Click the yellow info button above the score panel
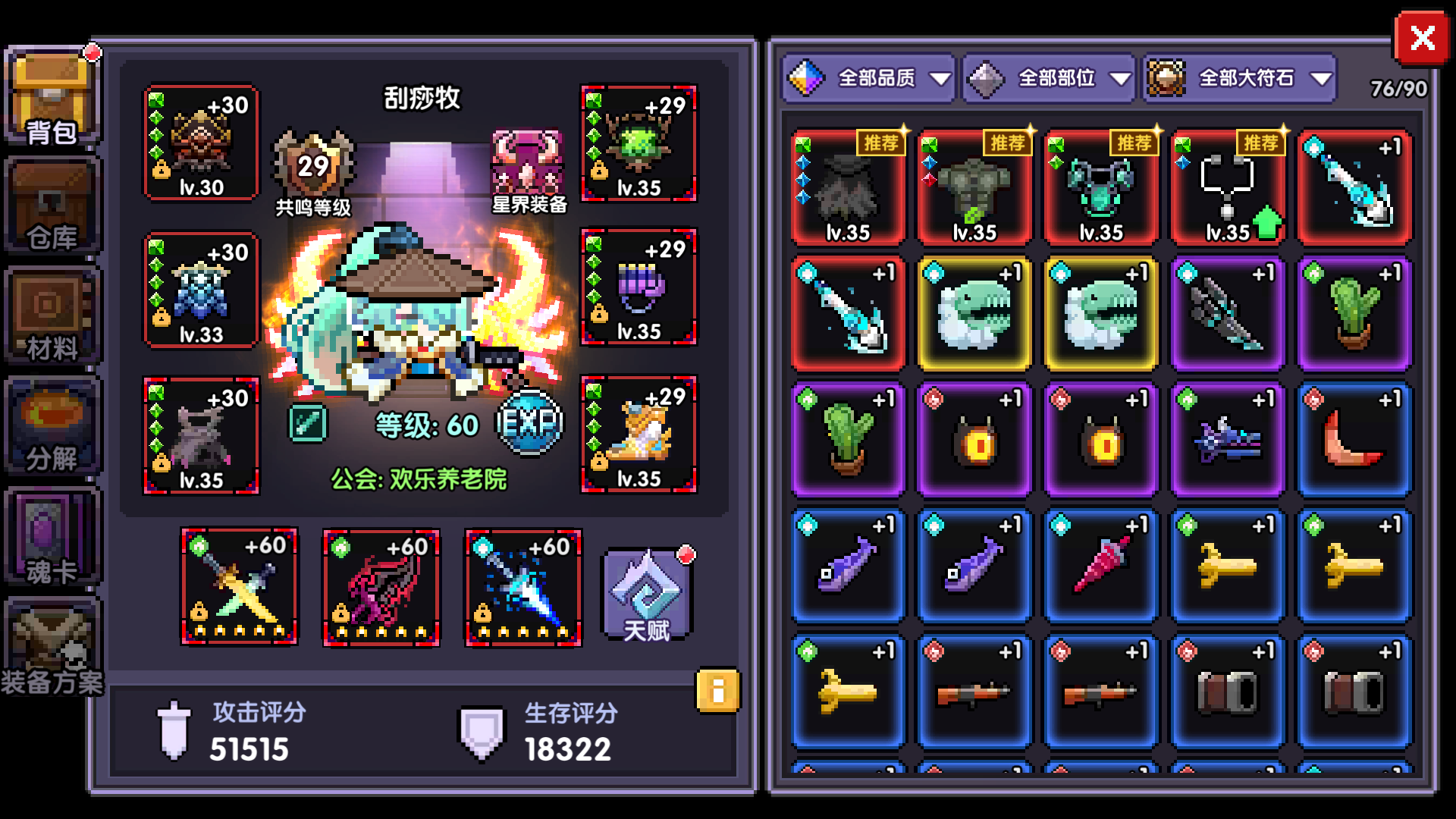The image size is (1456, 819). point(718,690)
